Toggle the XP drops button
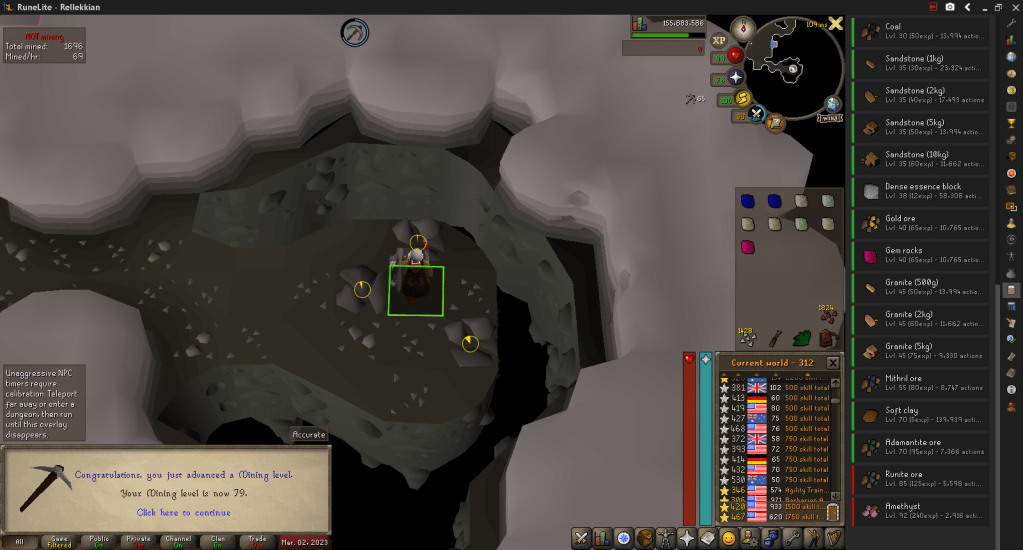The width and height of the screenshot is (1023, 550). 718,41
